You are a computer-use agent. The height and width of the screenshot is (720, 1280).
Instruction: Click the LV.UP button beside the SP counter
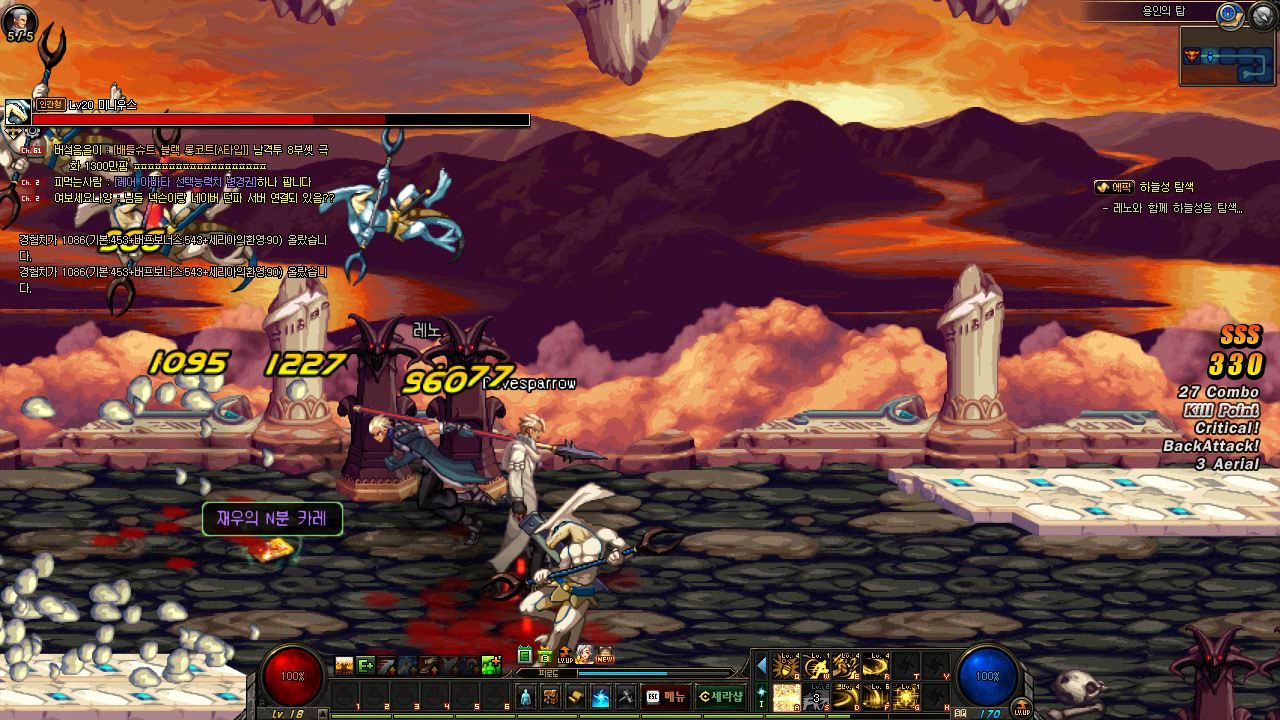(x=1020, y=710)
